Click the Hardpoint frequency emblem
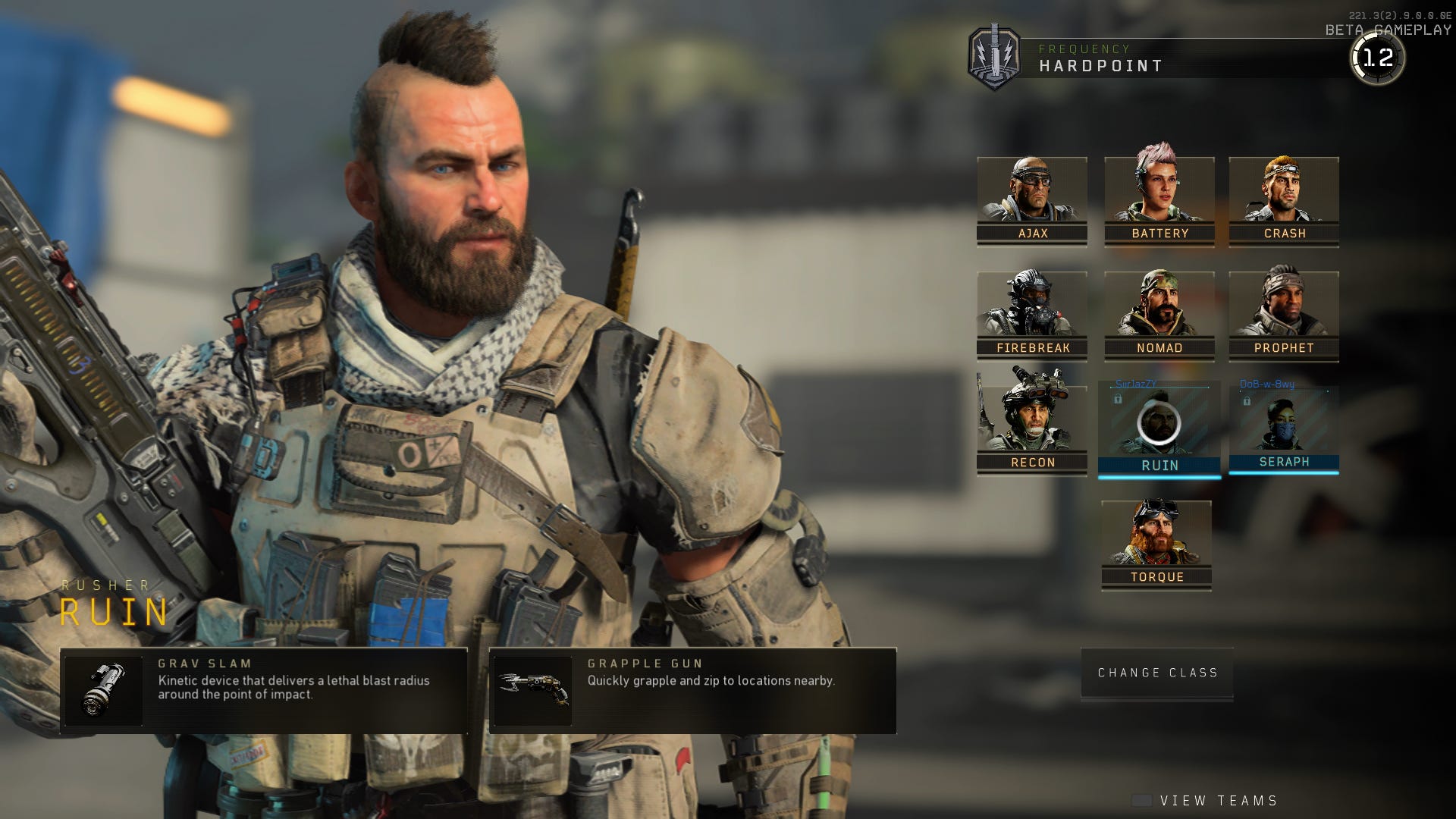1456x819 pixels. [997, 53]
